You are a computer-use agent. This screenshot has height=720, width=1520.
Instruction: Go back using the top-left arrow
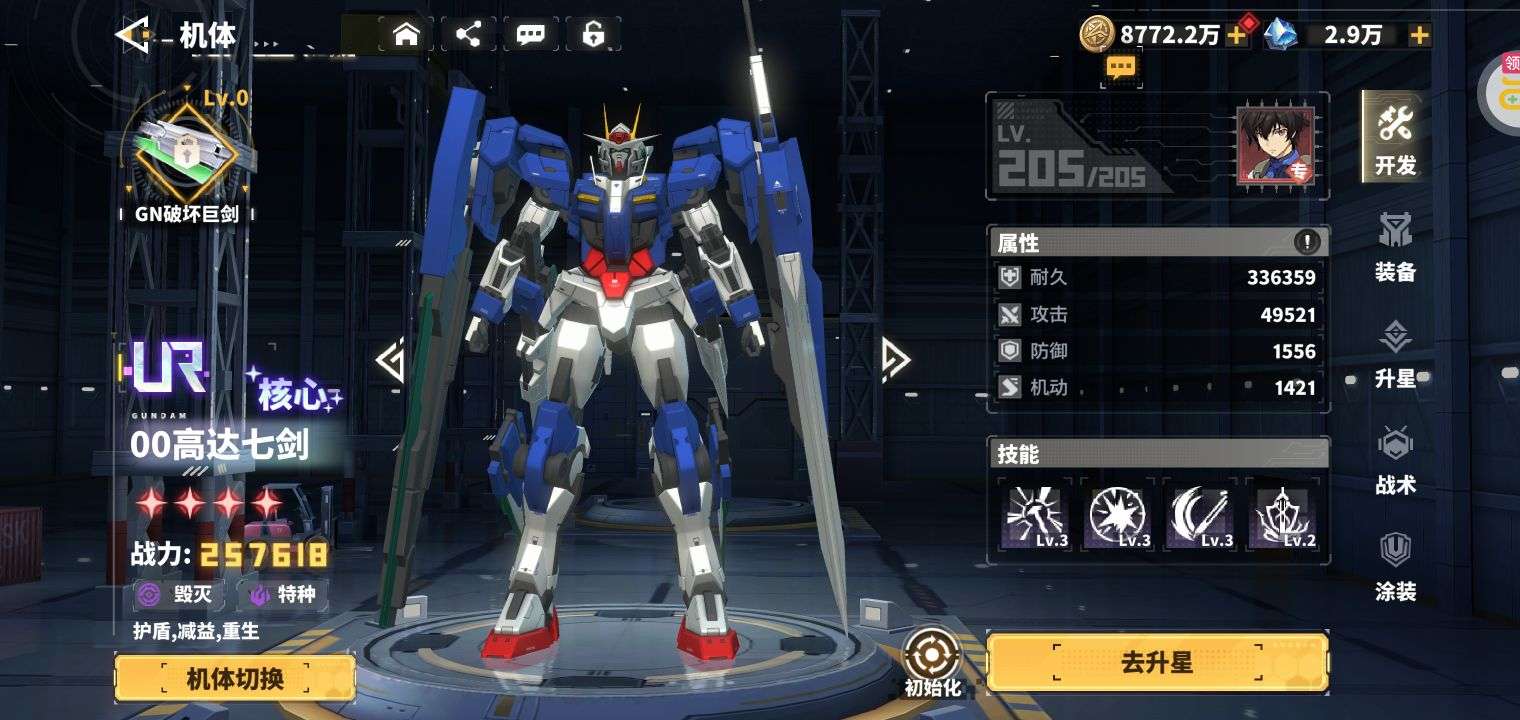coord(133,35)
